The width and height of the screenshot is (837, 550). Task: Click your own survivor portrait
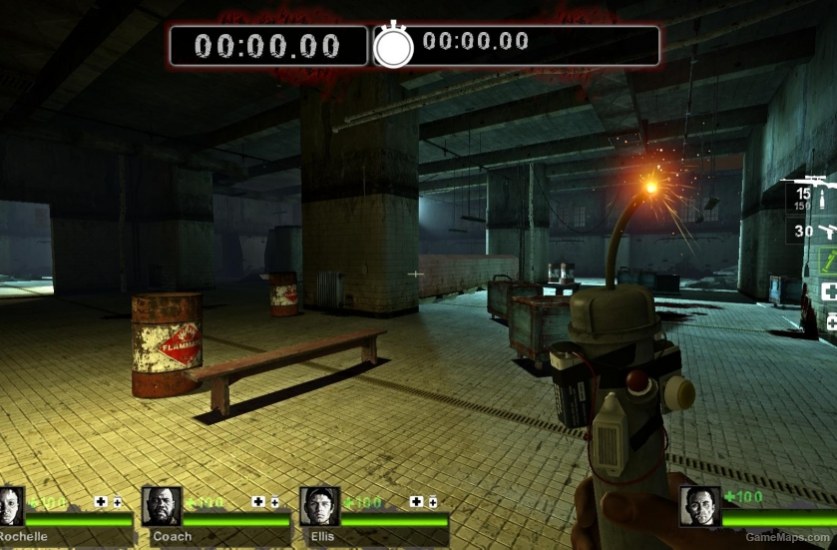699,506
